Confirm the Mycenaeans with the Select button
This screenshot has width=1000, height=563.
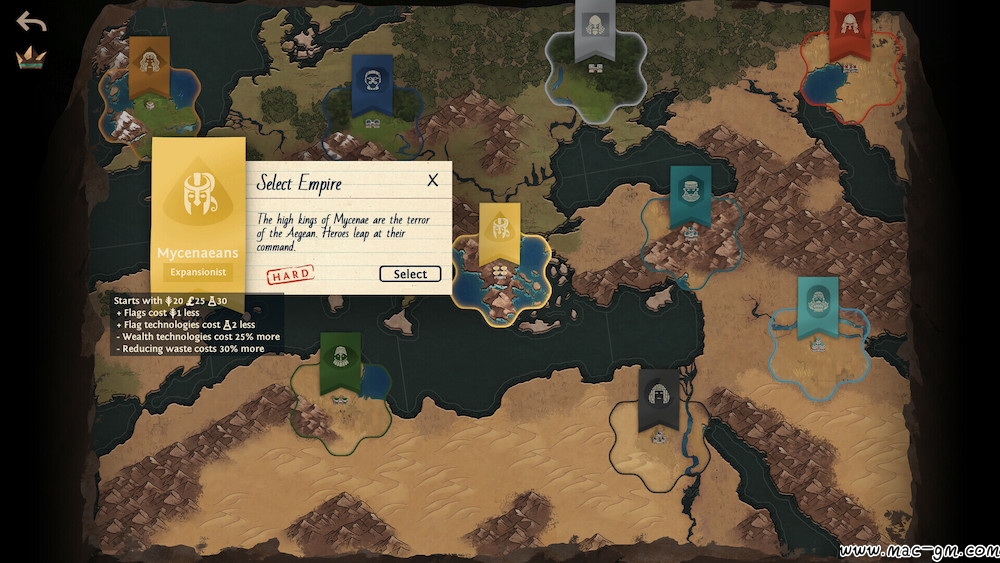coord(410,274)
